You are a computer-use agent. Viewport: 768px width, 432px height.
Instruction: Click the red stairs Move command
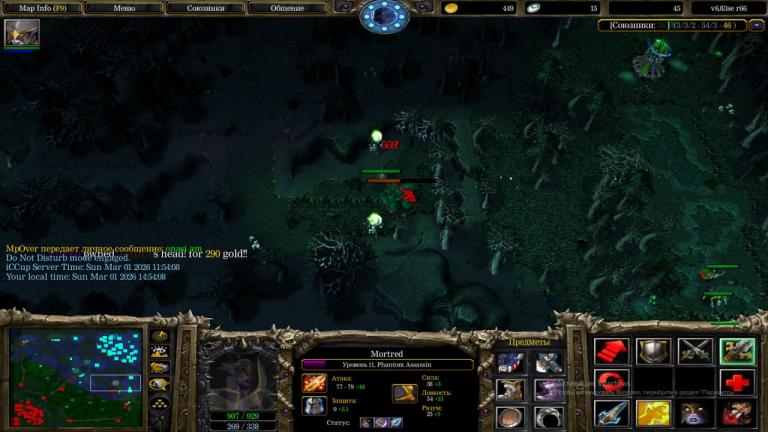point(611,351)
